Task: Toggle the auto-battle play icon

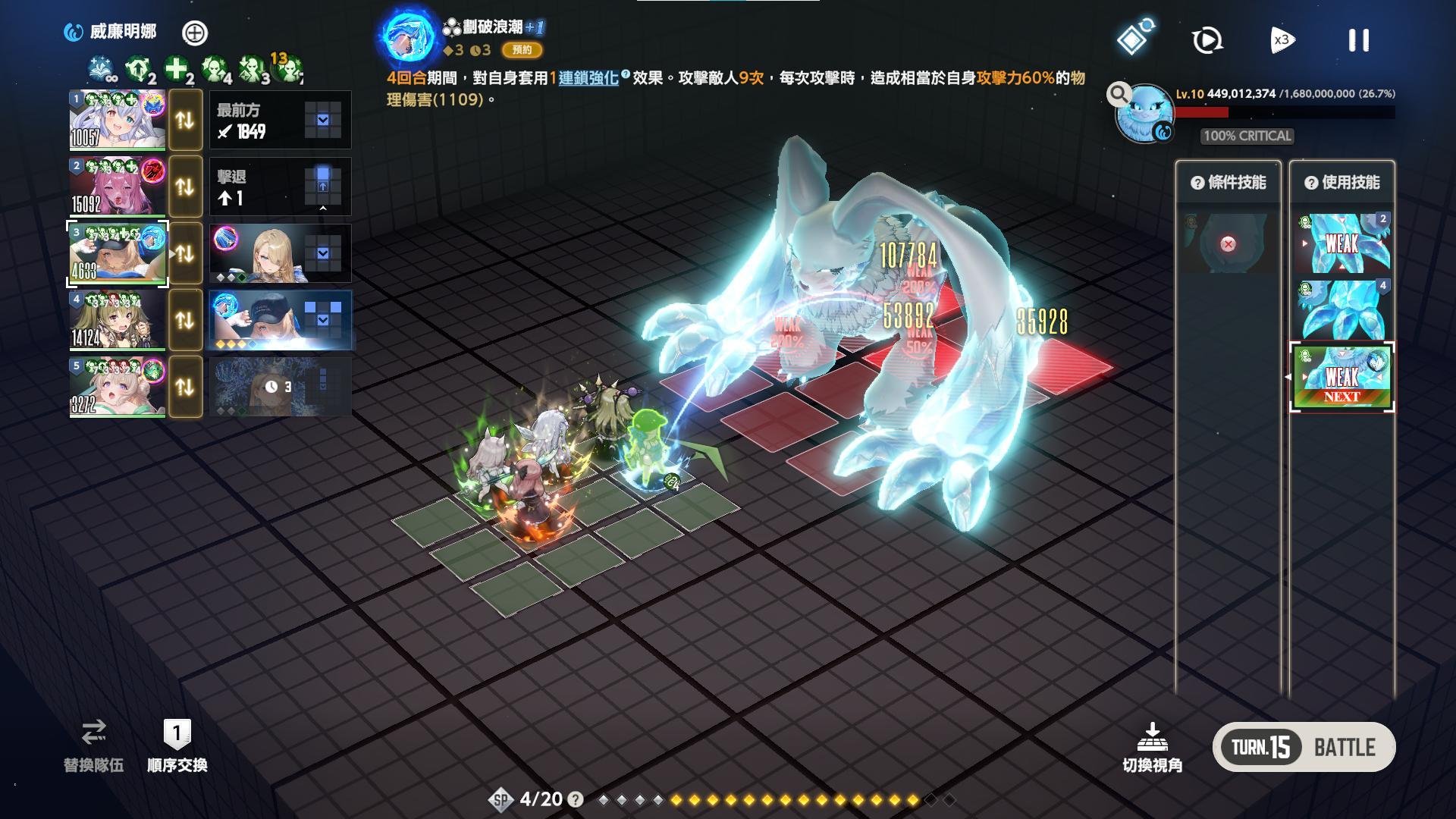Action: (x=1207, y=40)
